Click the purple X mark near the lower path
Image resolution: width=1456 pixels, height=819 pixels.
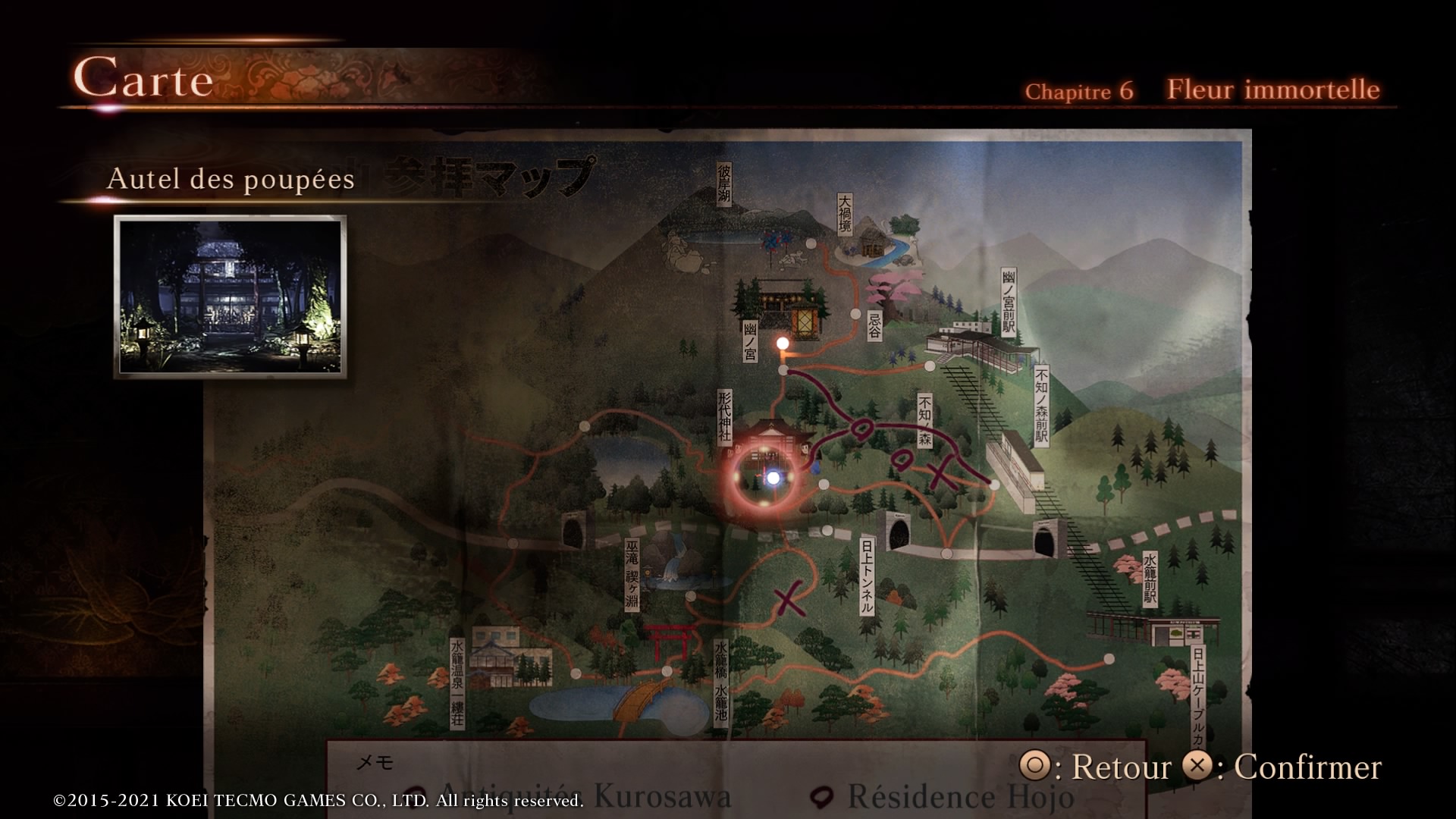(x=789, y=598)
